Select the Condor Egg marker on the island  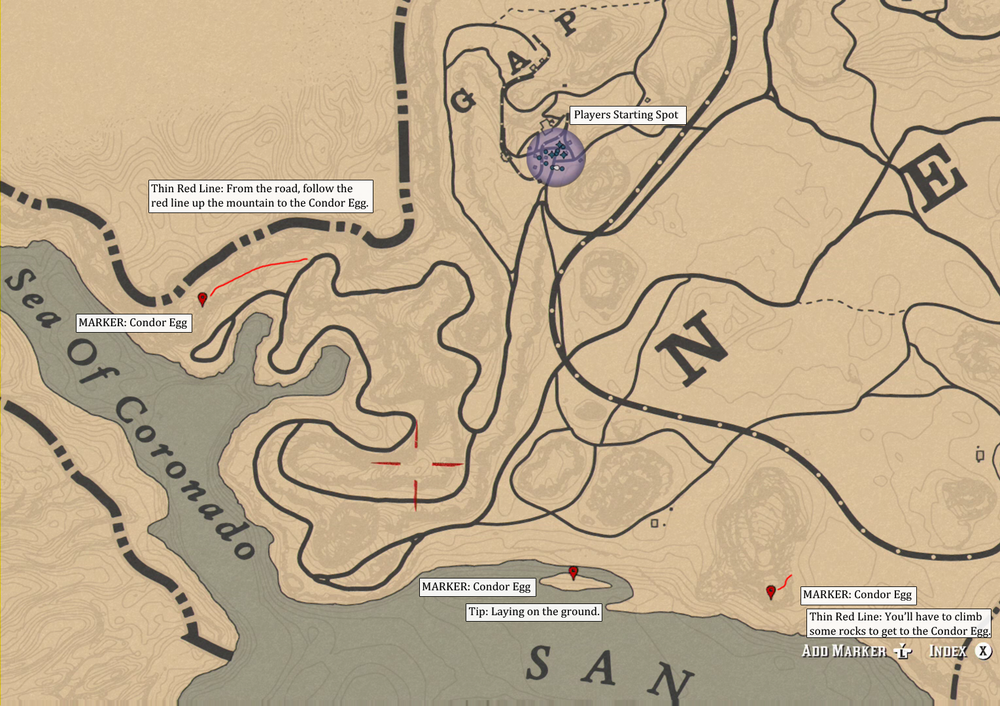[x=573, y=572]
